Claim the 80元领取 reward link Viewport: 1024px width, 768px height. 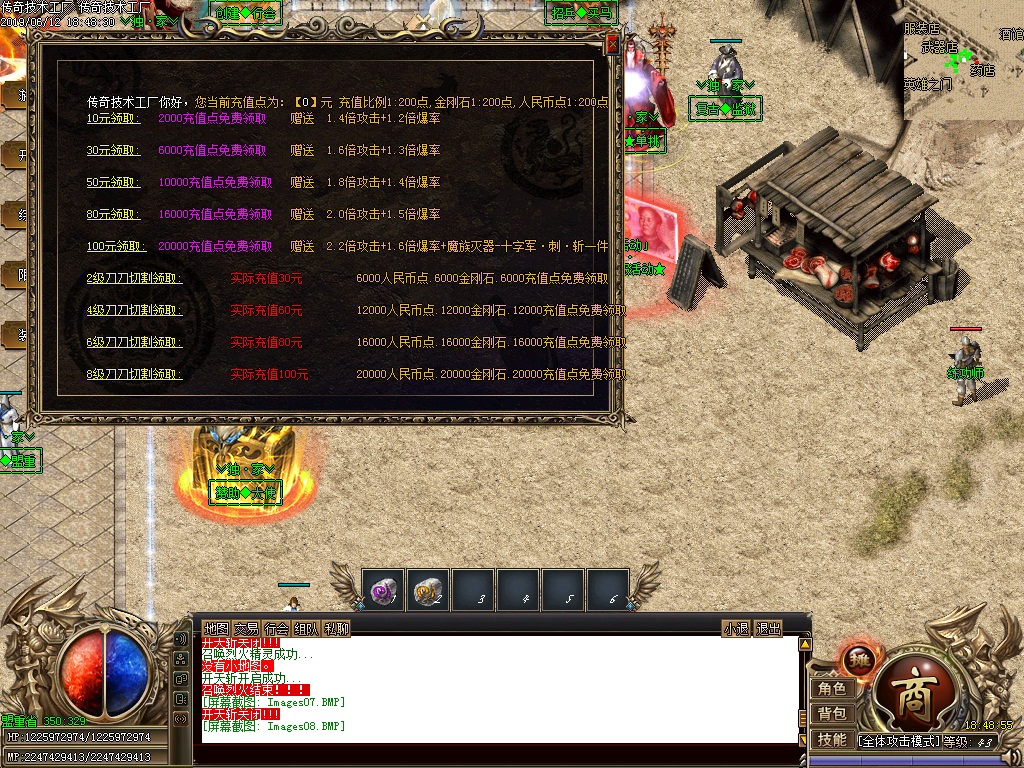click(x=115, y=214)
